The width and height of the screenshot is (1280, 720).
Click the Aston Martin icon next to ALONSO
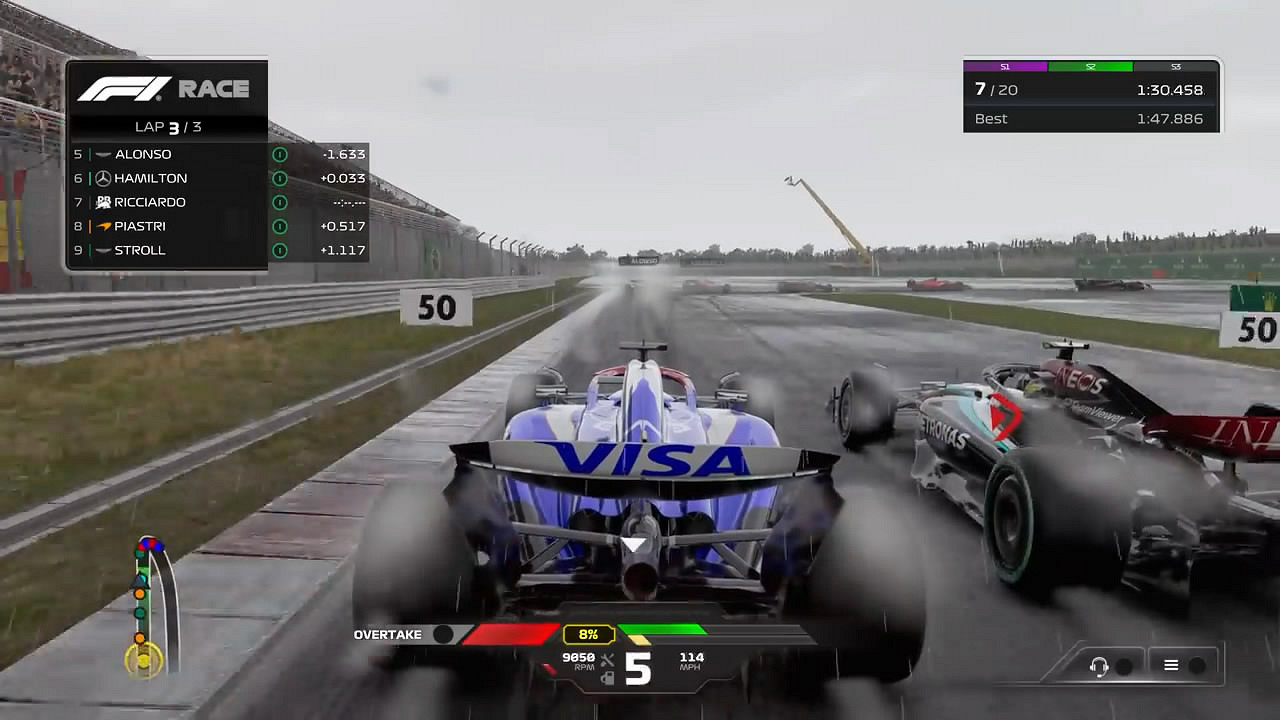[x=103, y=154]
